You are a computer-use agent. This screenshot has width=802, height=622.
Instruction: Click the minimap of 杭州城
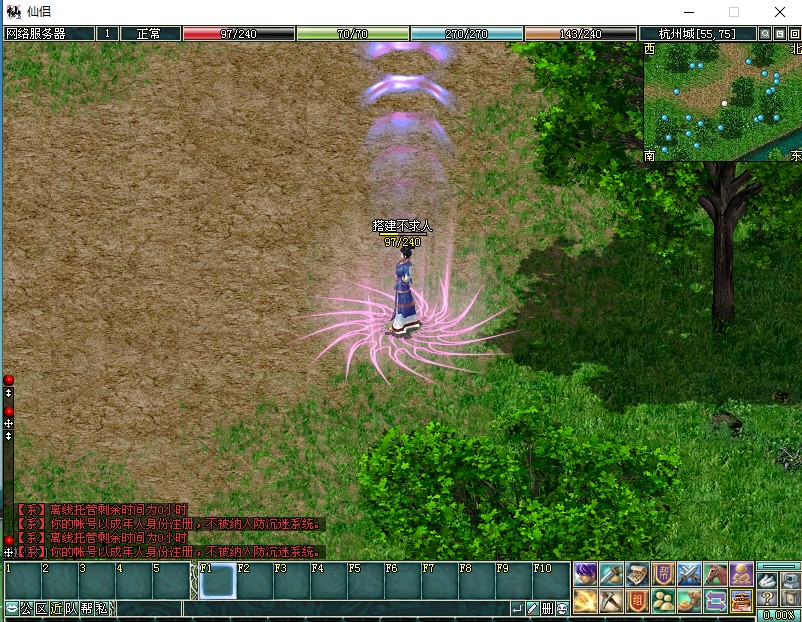click(x=722, y=101)
